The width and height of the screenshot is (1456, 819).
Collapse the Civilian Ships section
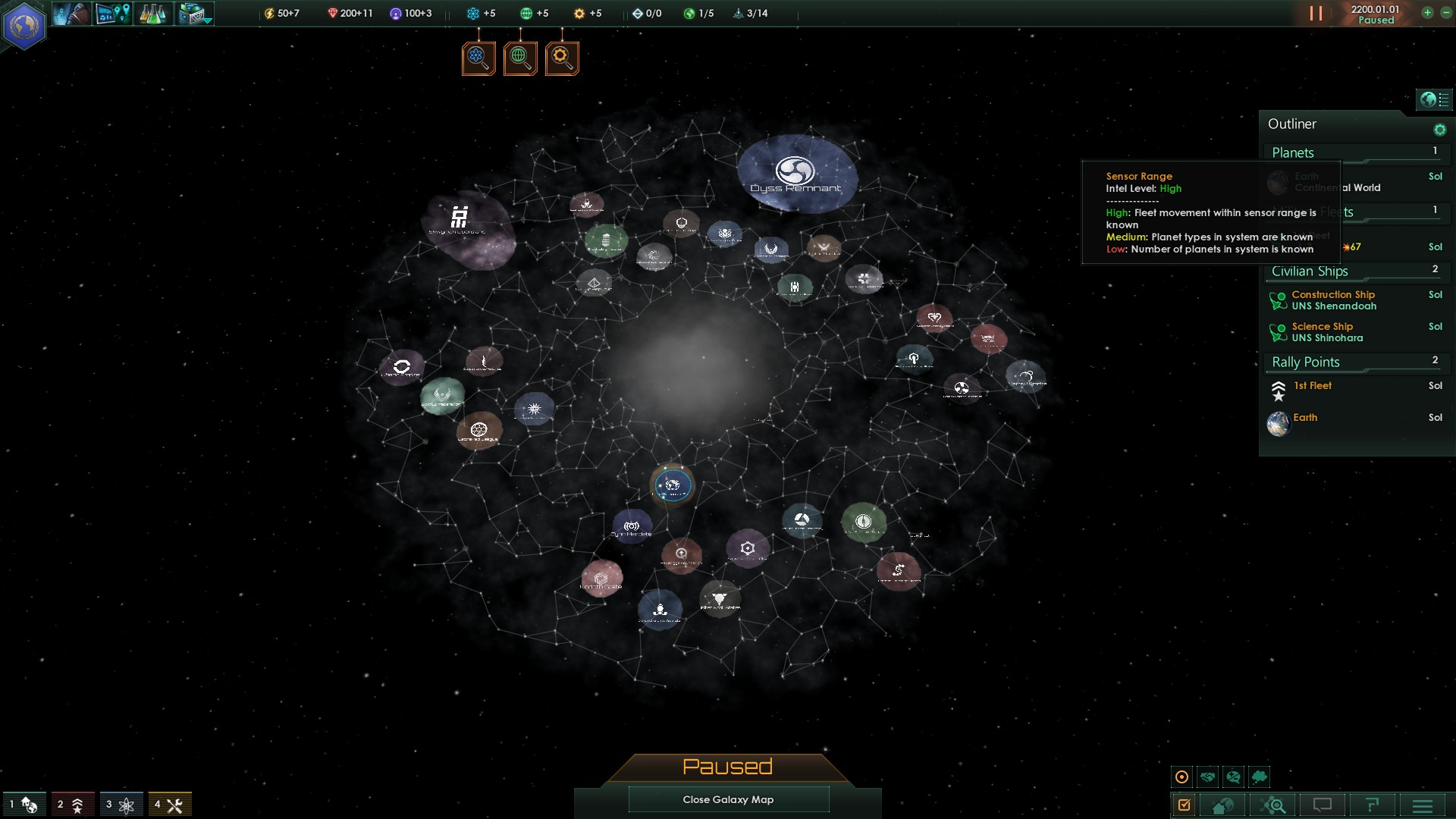1310,271
